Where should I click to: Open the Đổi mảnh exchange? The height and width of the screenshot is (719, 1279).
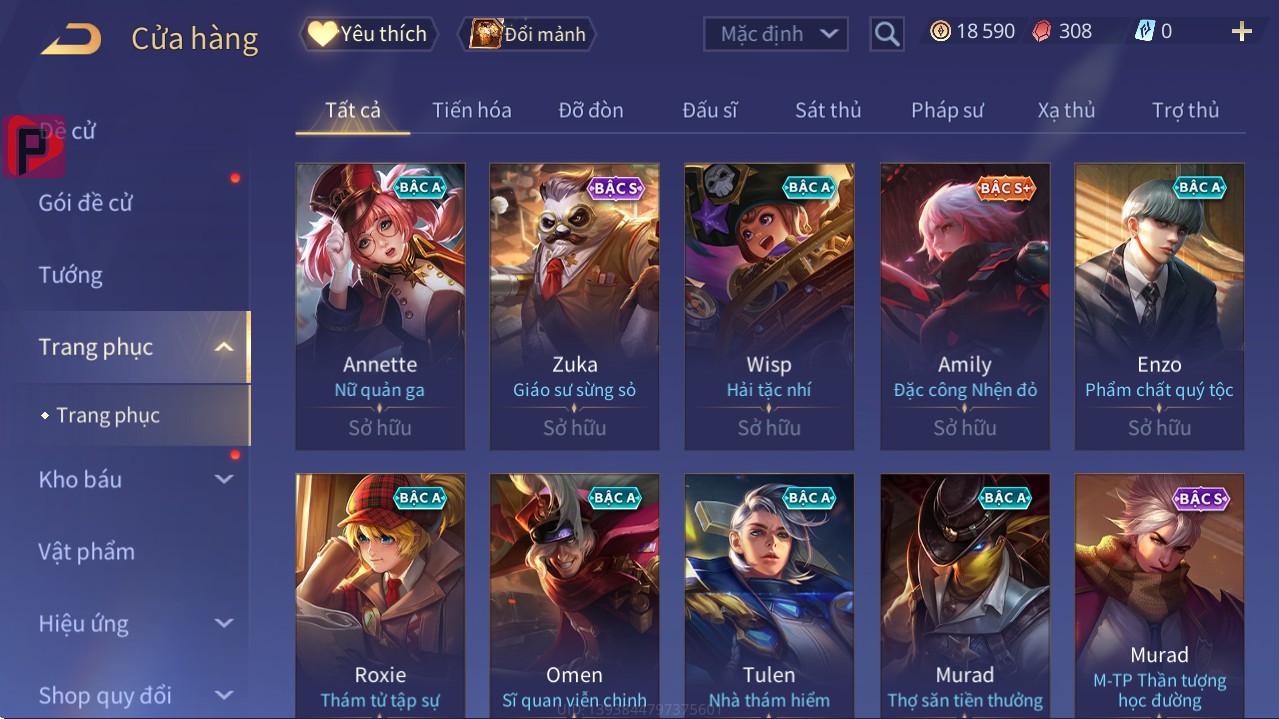click(x=527, y=34)
